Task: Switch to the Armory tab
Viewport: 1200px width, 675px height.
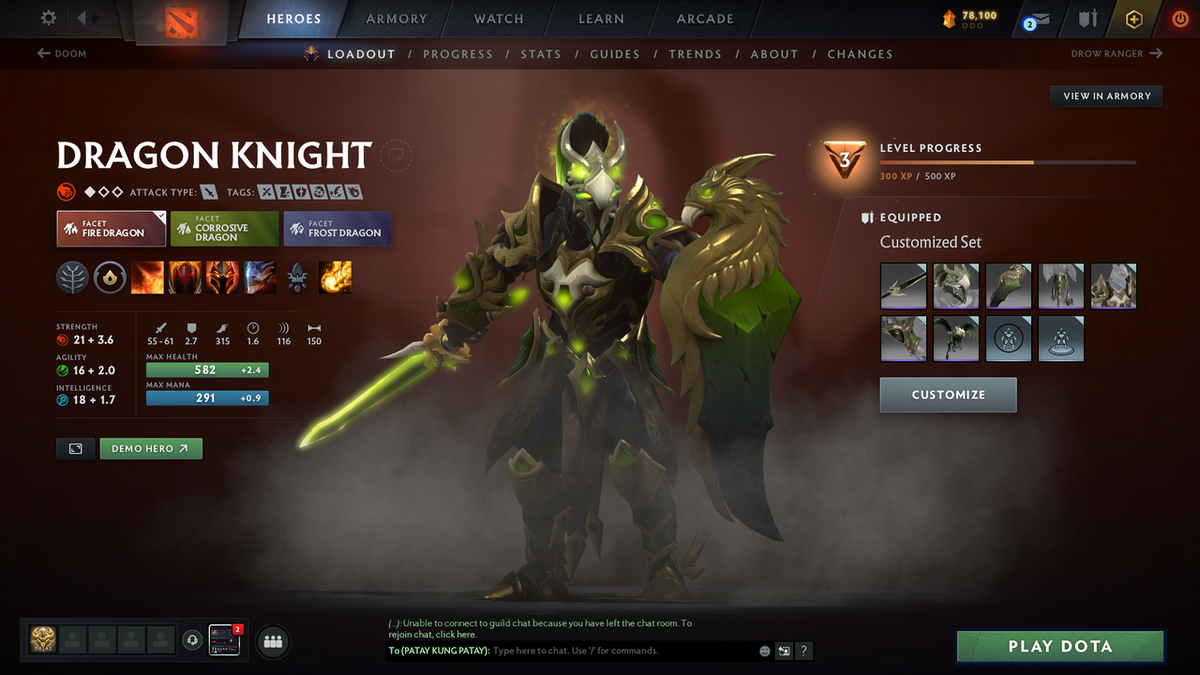Action: (x=396, y=18)
